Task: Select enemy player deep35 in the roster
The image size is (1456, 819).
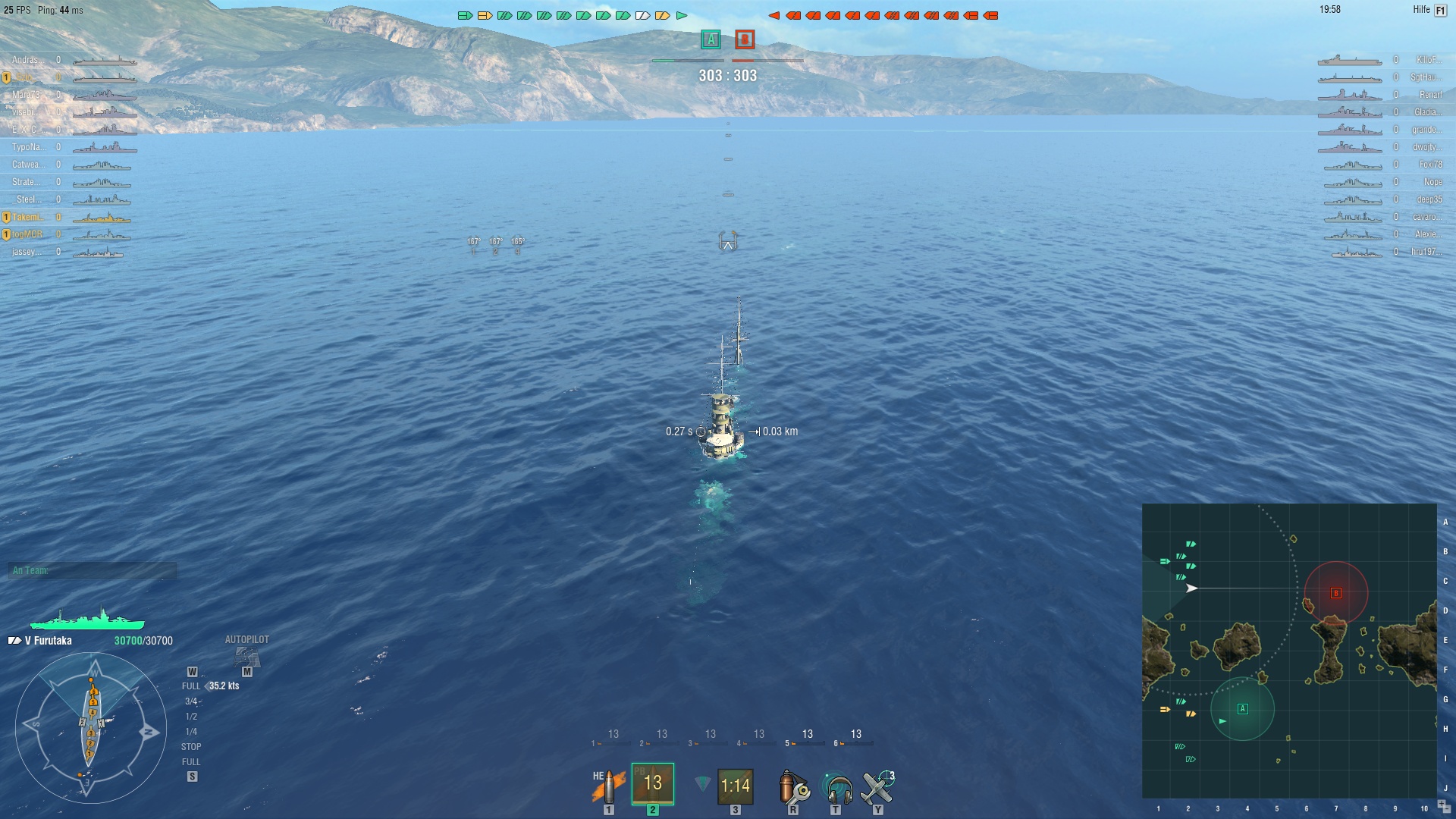Action: click(x=1429, y=199)
